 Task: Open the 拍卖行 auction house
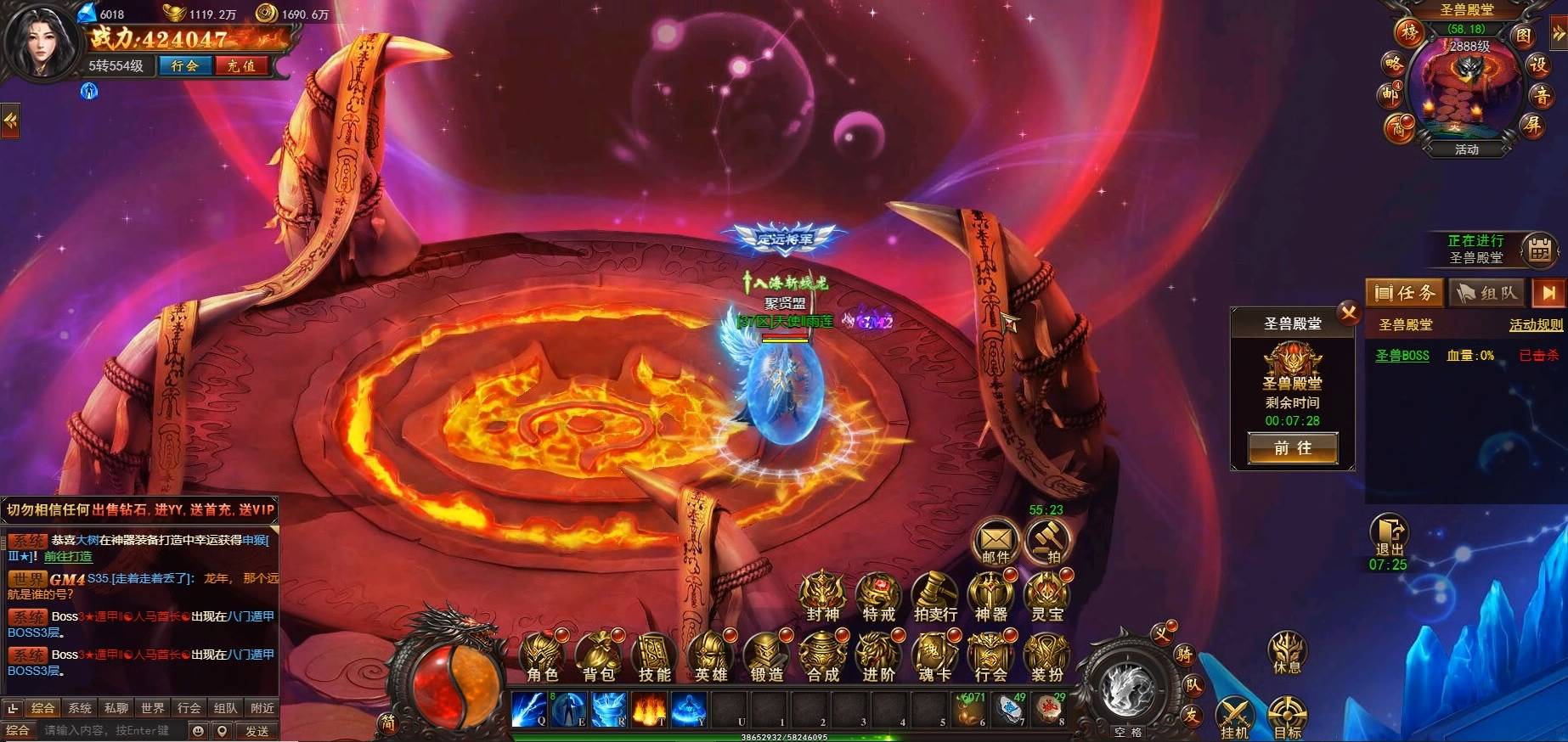pos(935,598)
